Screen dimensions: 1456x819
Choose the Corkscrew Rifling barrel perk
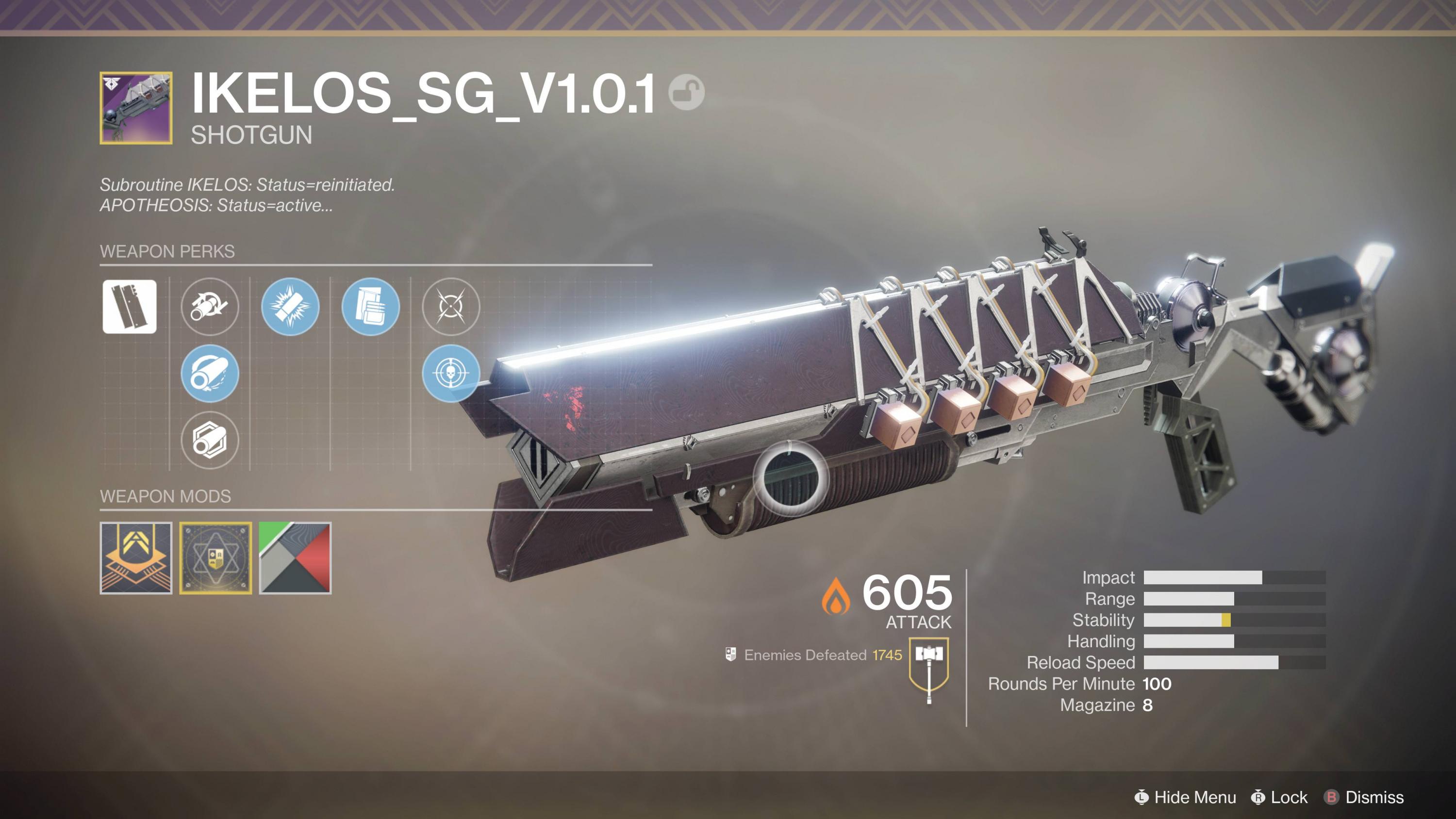210,308
